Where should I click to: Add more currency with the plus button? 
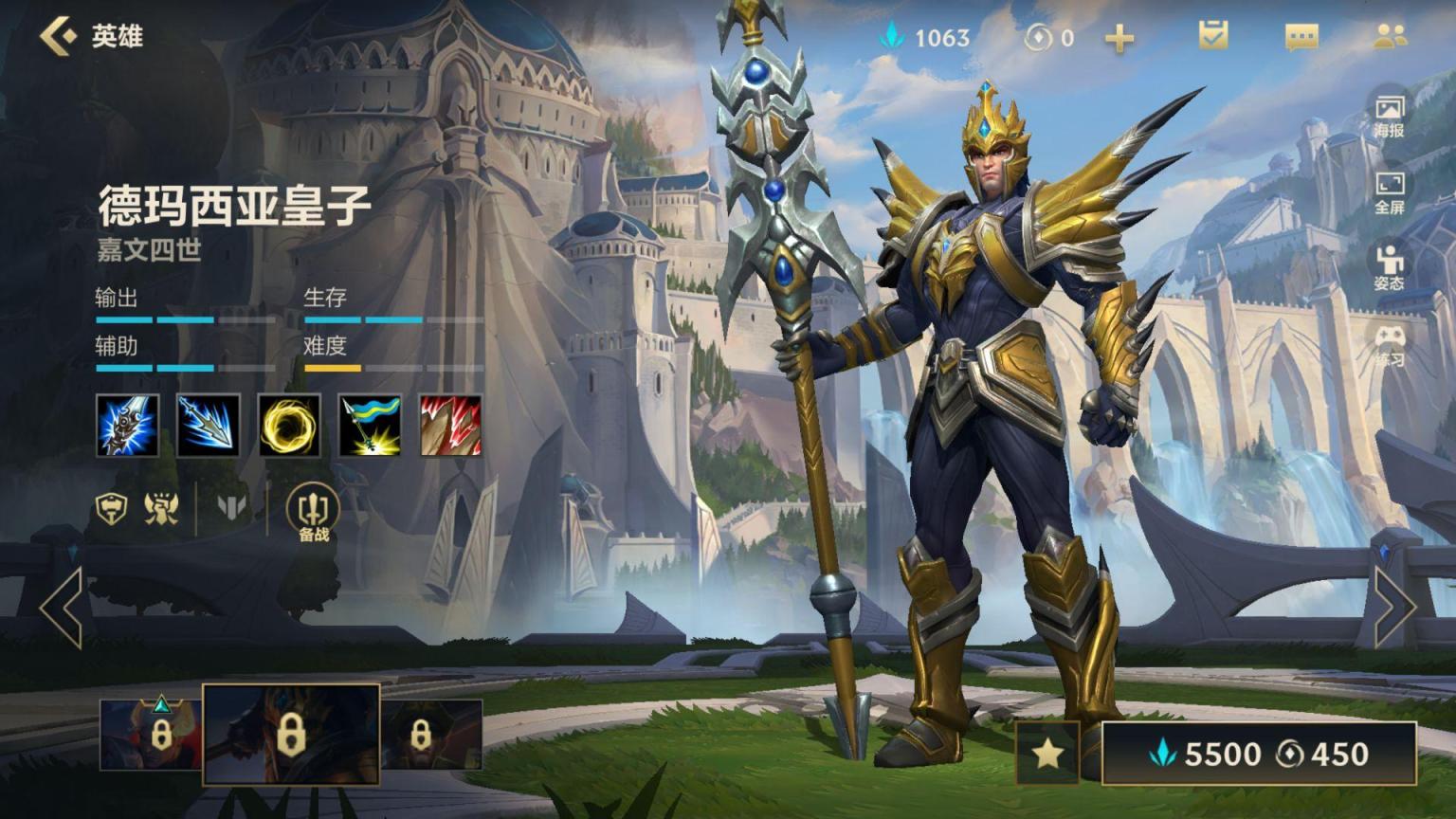tap(1119, 38)
